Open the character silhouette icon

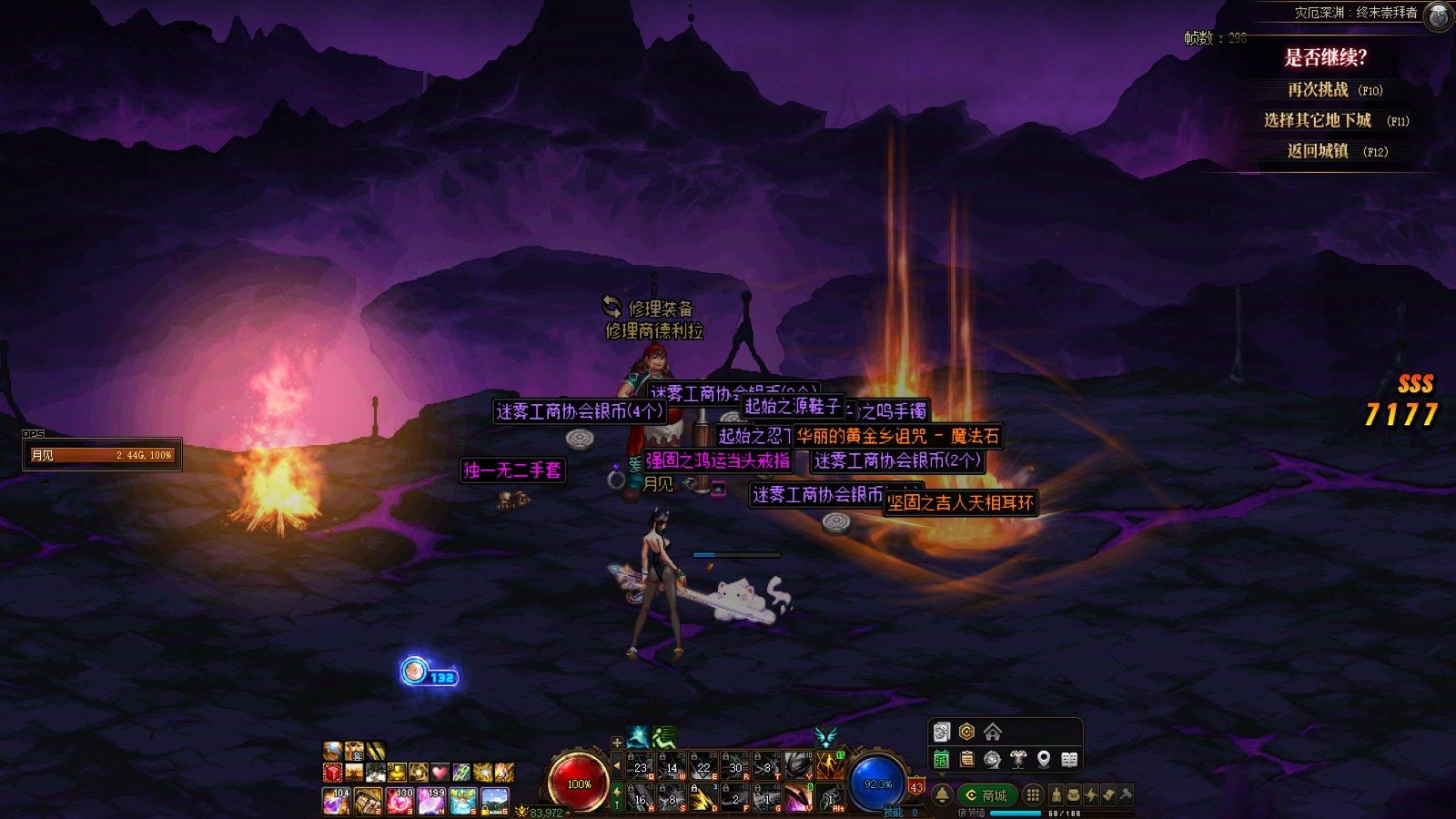(1056, 795)
